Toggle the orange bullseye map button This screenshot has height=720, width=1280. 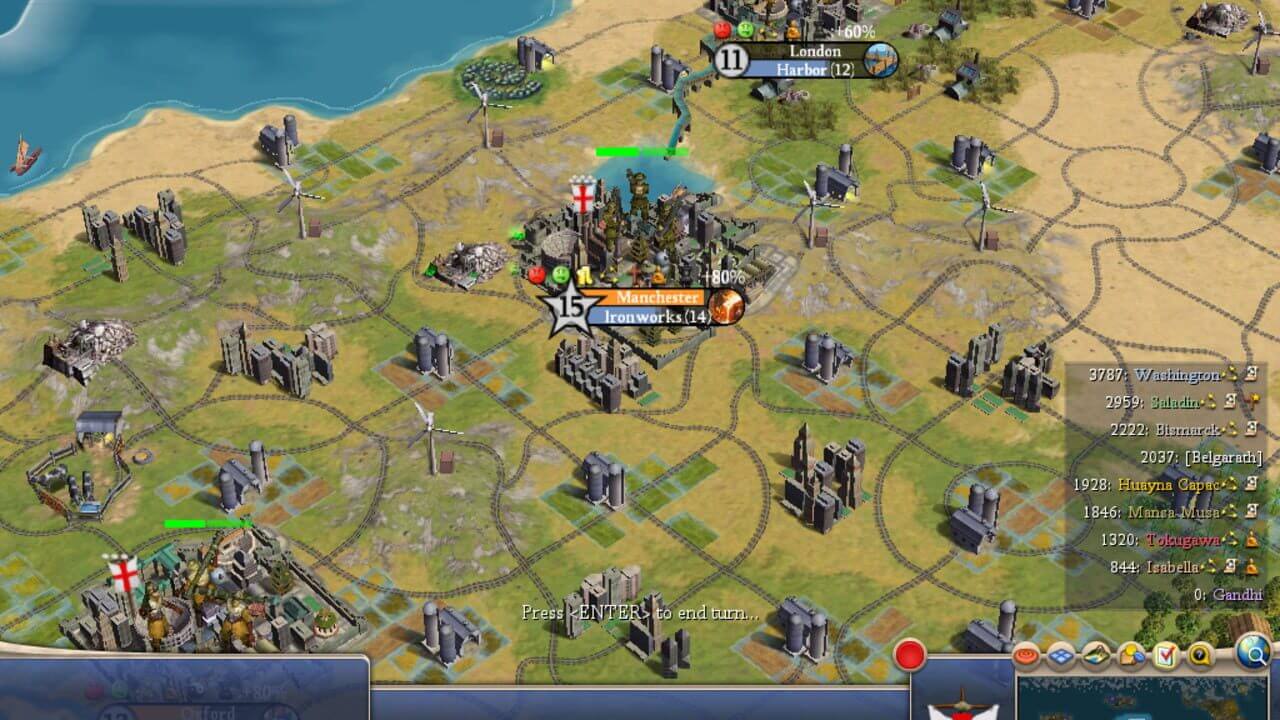coord(1027,656)
